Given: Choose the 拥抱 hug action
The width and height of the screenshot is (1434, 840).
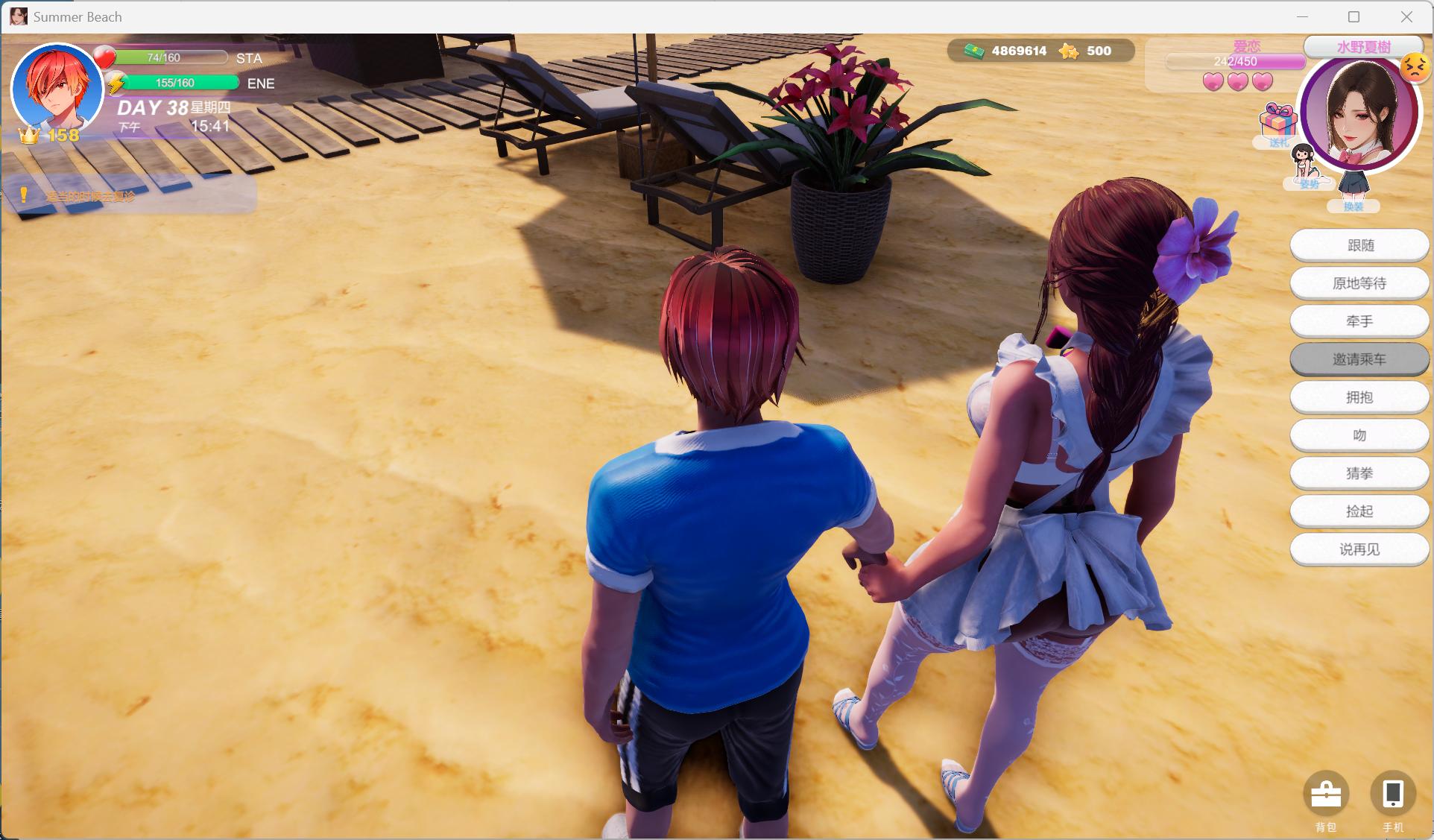Looking at the screenshot, I should point(1359,397).
